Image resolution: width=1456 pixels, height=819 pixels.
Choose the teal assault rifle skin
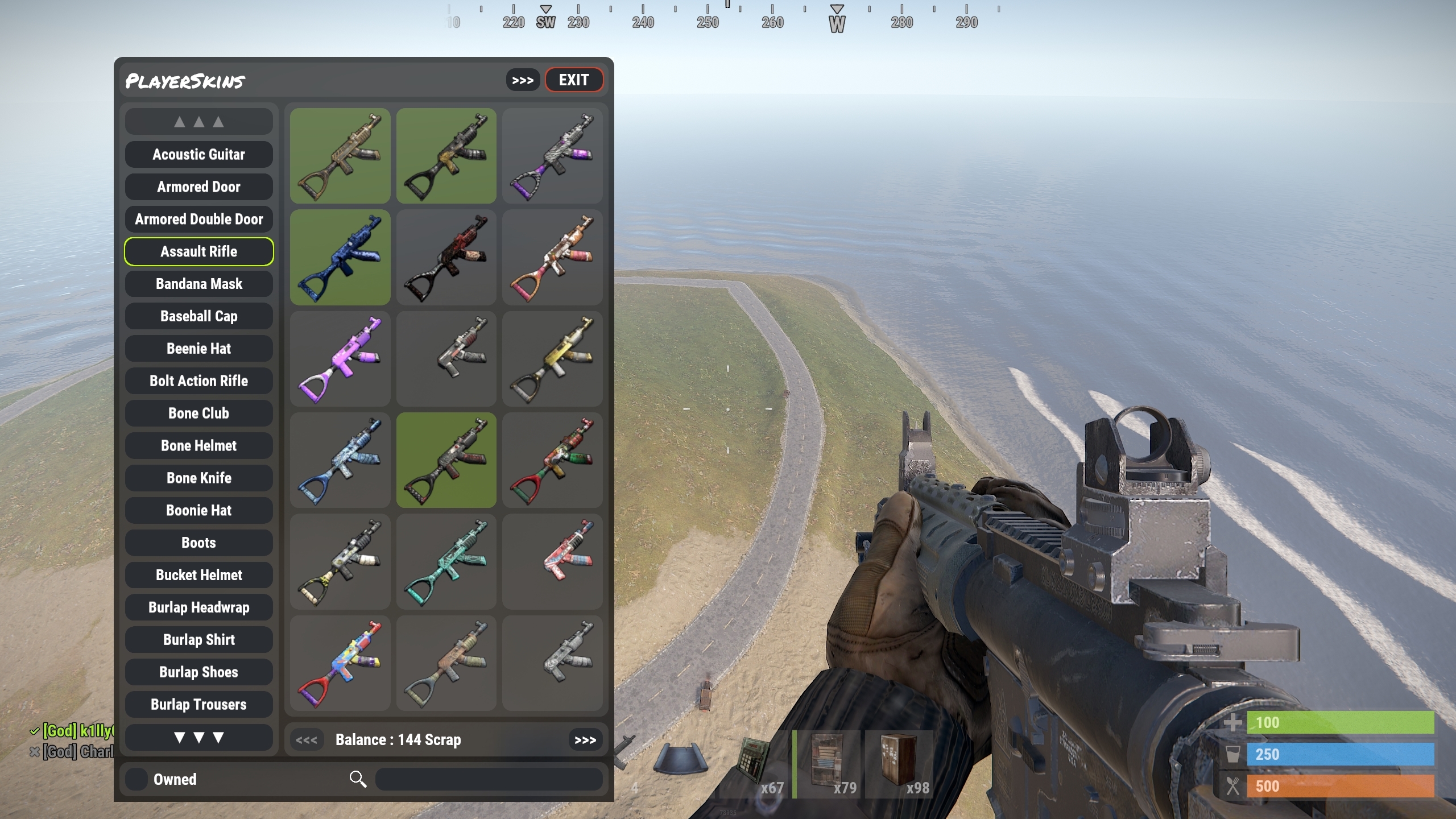[446, 562]
